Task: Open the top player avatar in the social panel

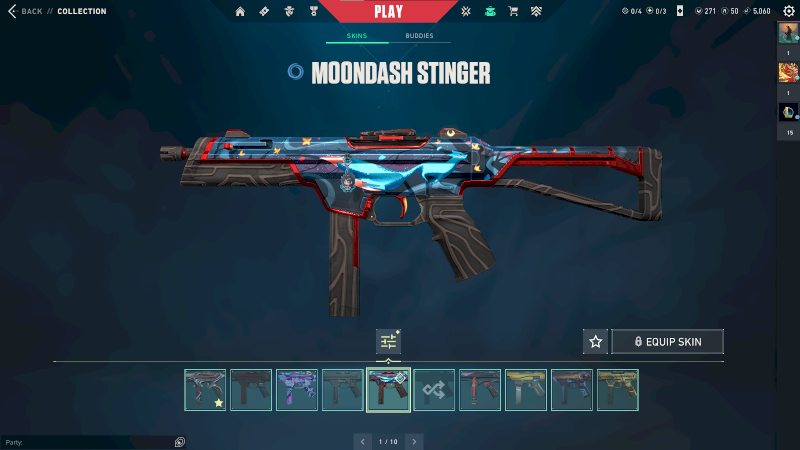Action: click(x=788, y=33)
